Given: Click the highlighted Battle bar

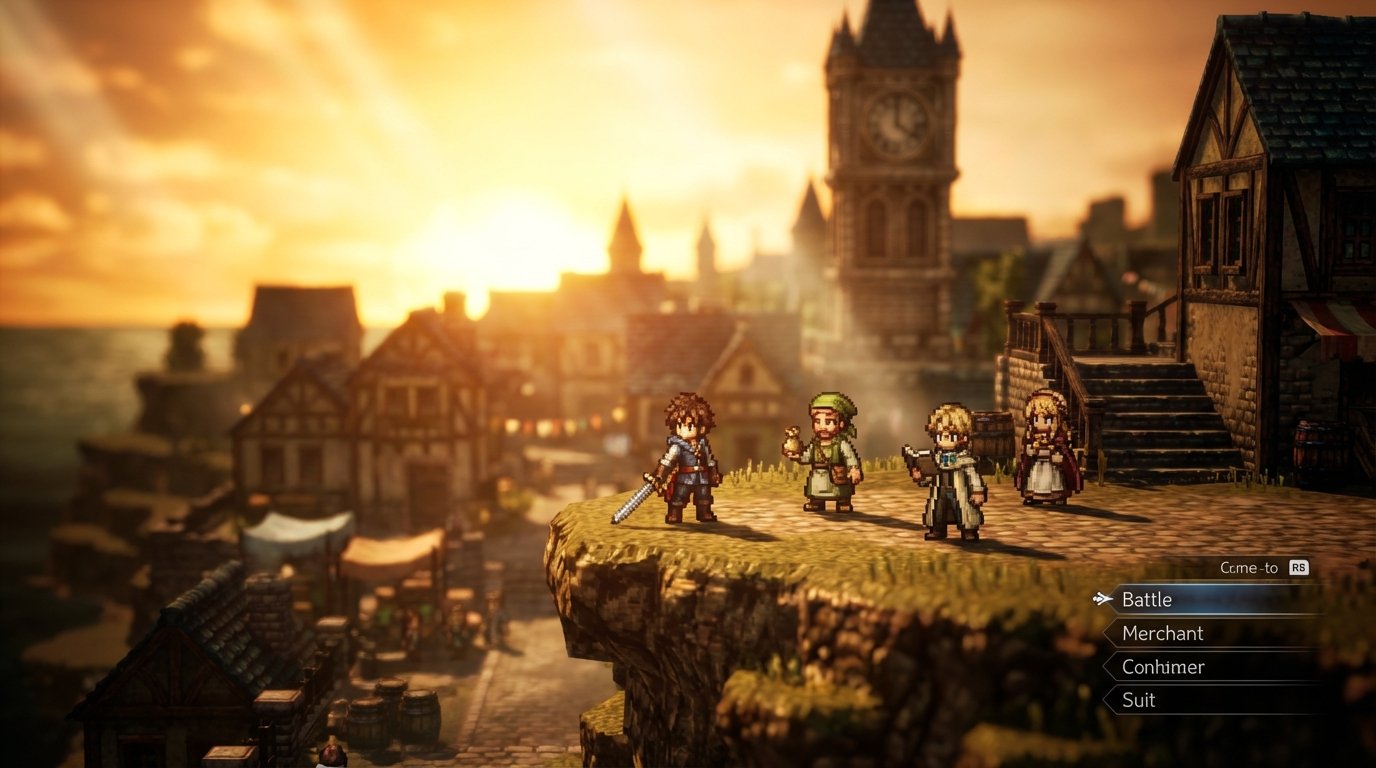Looking at the screenshot, I should [1180, 600].
